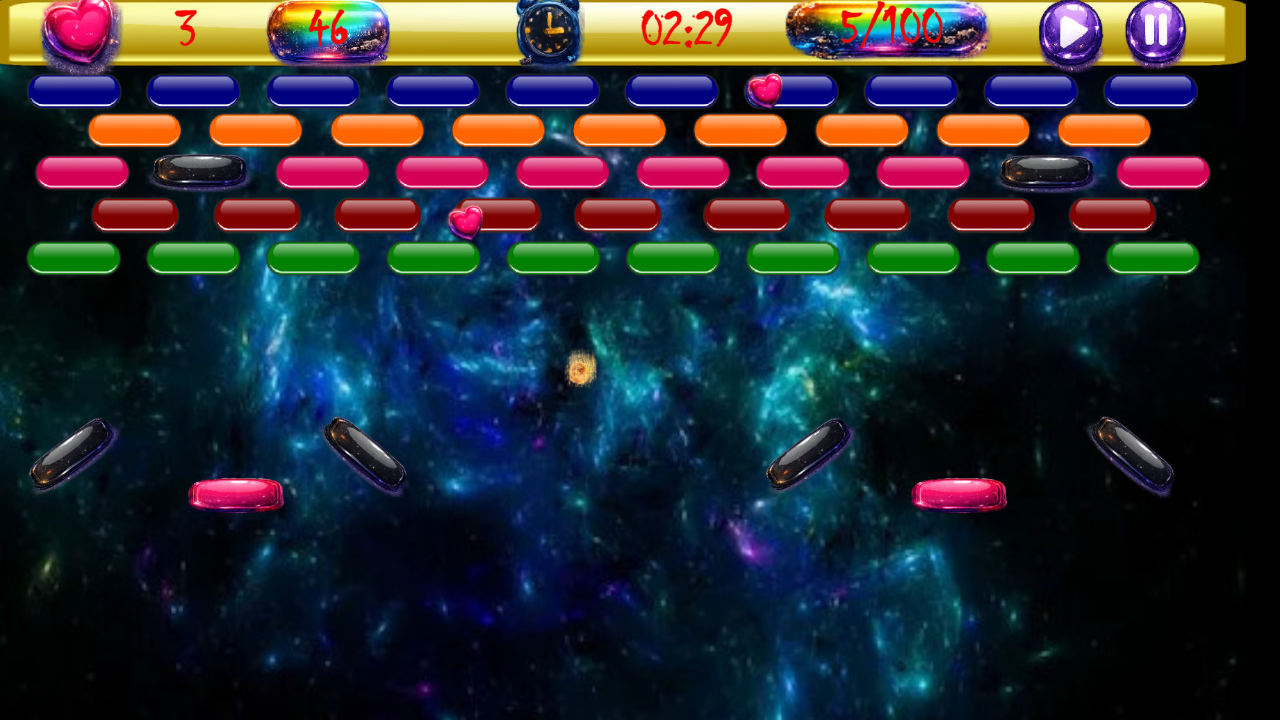This screenshot has height=720, width=1280.
Task: Click the pink capsule power-up on the left
Action: [238, 492]
